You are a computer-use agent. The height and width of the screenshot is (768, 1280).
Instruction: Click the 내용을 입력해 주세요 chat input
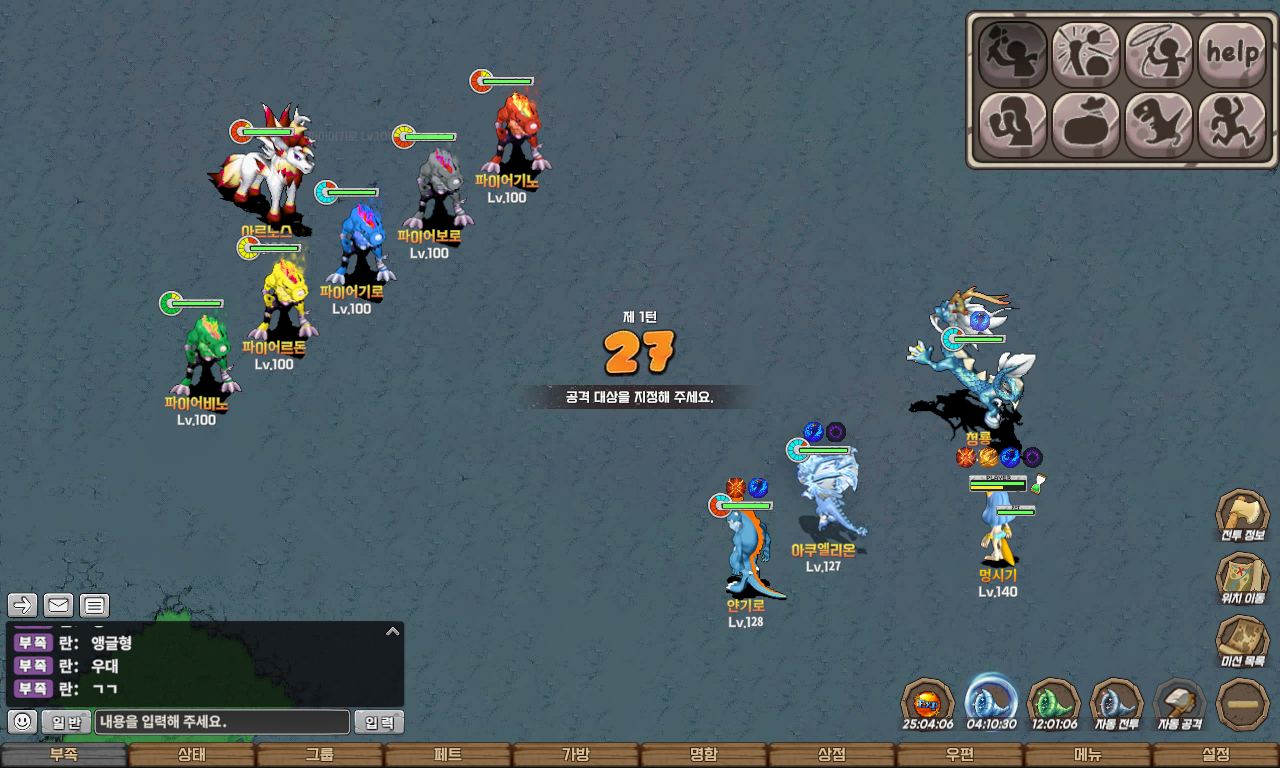point(222,722)
